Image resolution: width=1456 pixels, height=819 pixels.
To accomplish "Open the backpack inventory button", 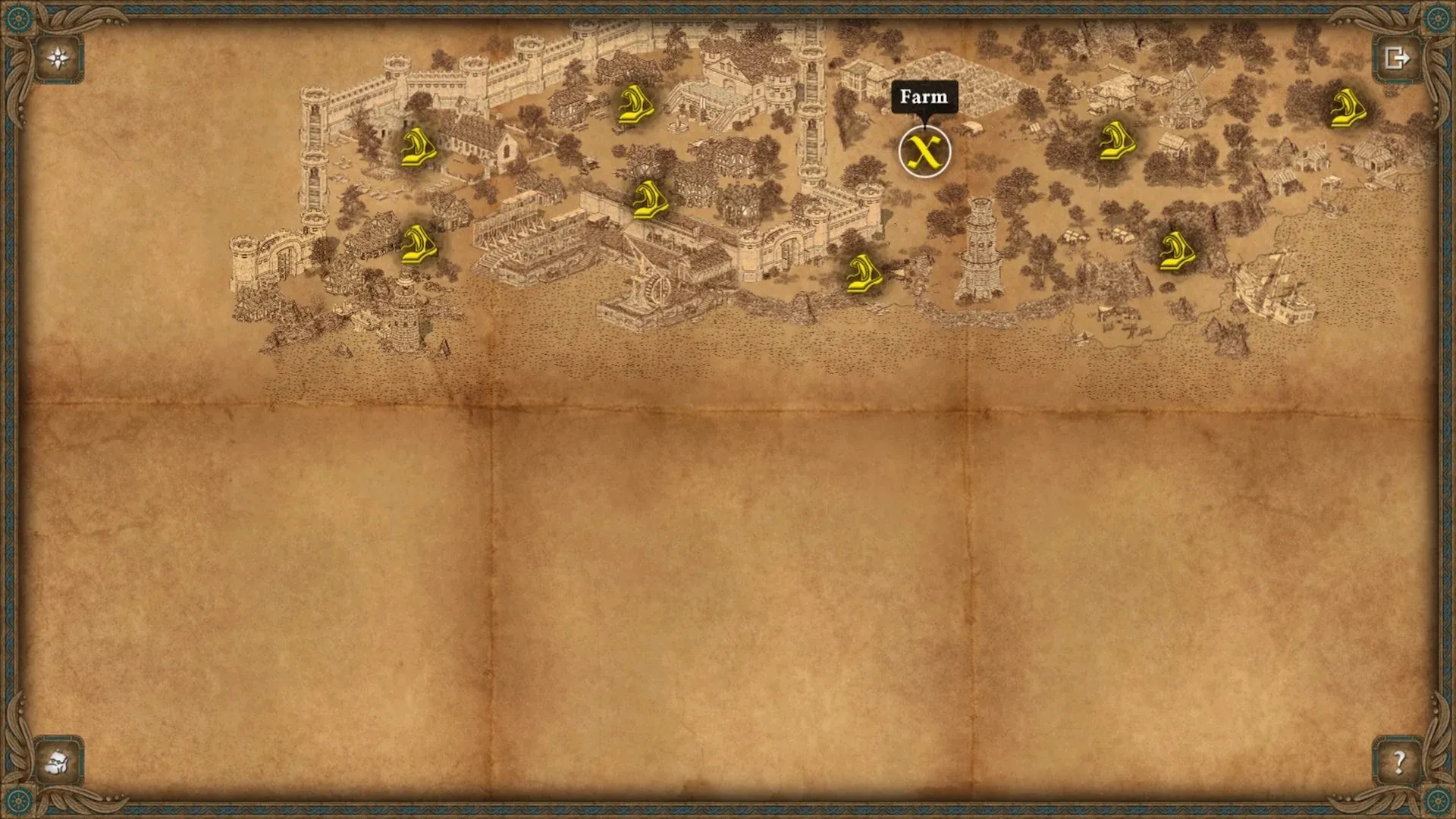I will [58, 761].
